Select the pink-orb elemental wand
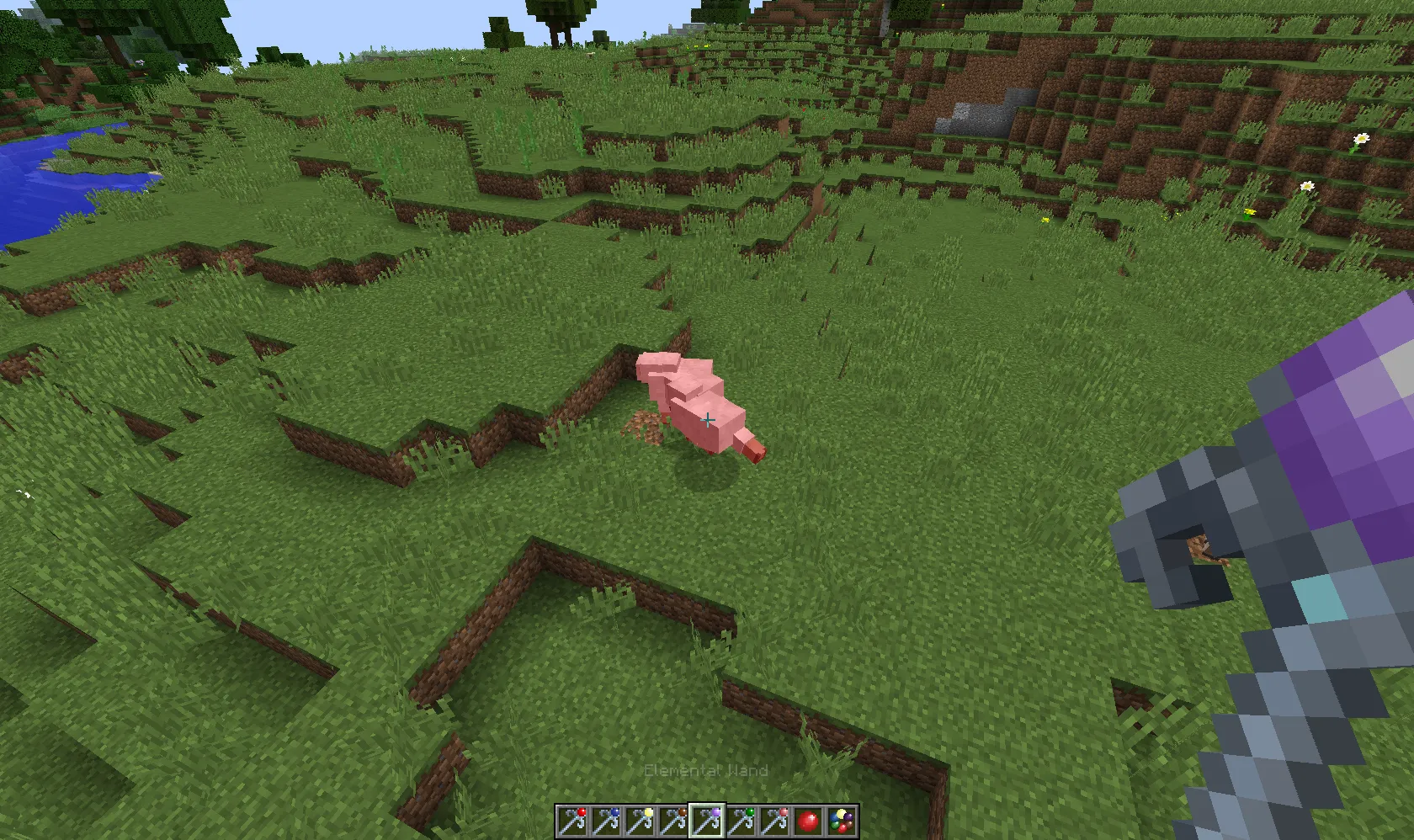The height and width of the screenshot is (840, 1414). (x=775, y=820)
